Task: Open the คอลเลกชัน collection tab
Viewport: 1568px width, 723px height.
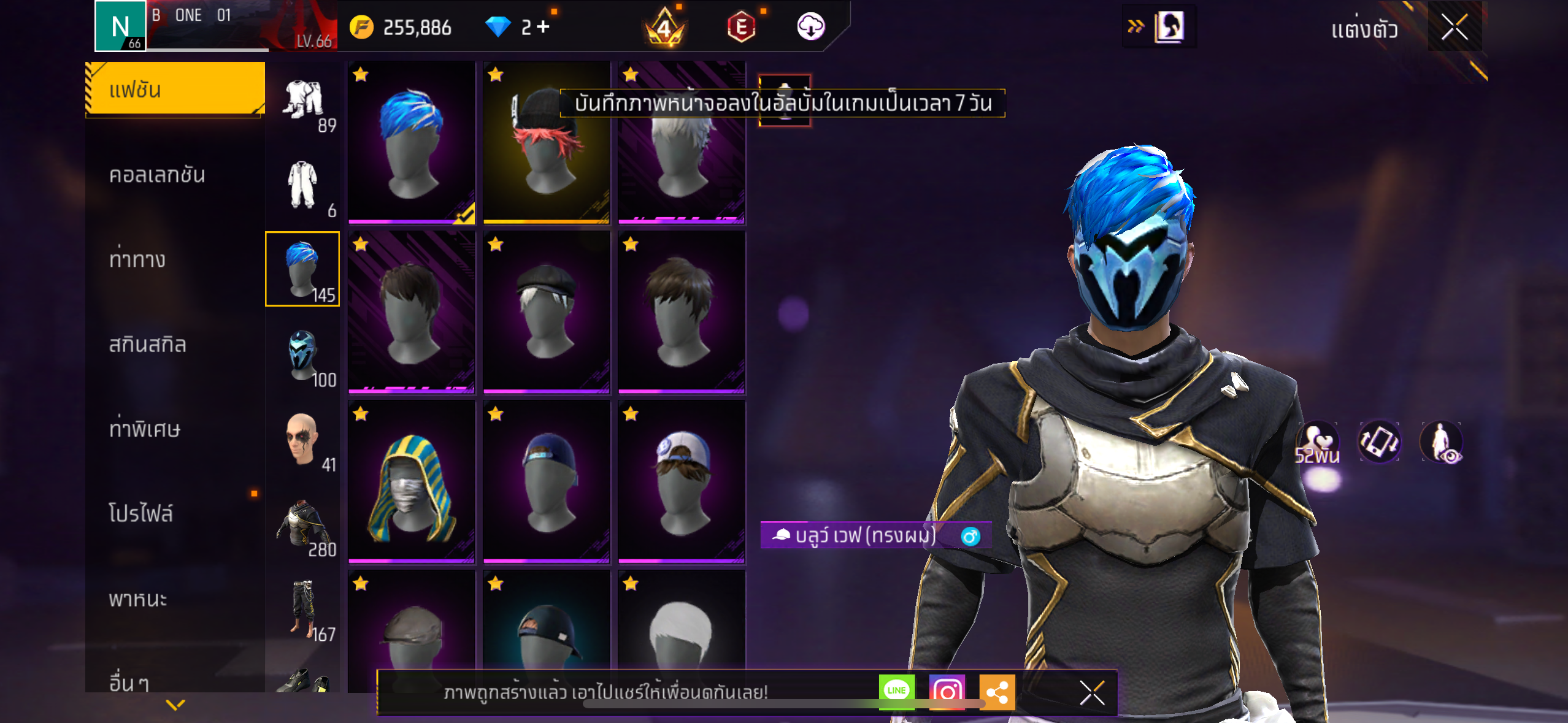Action: 157,175
